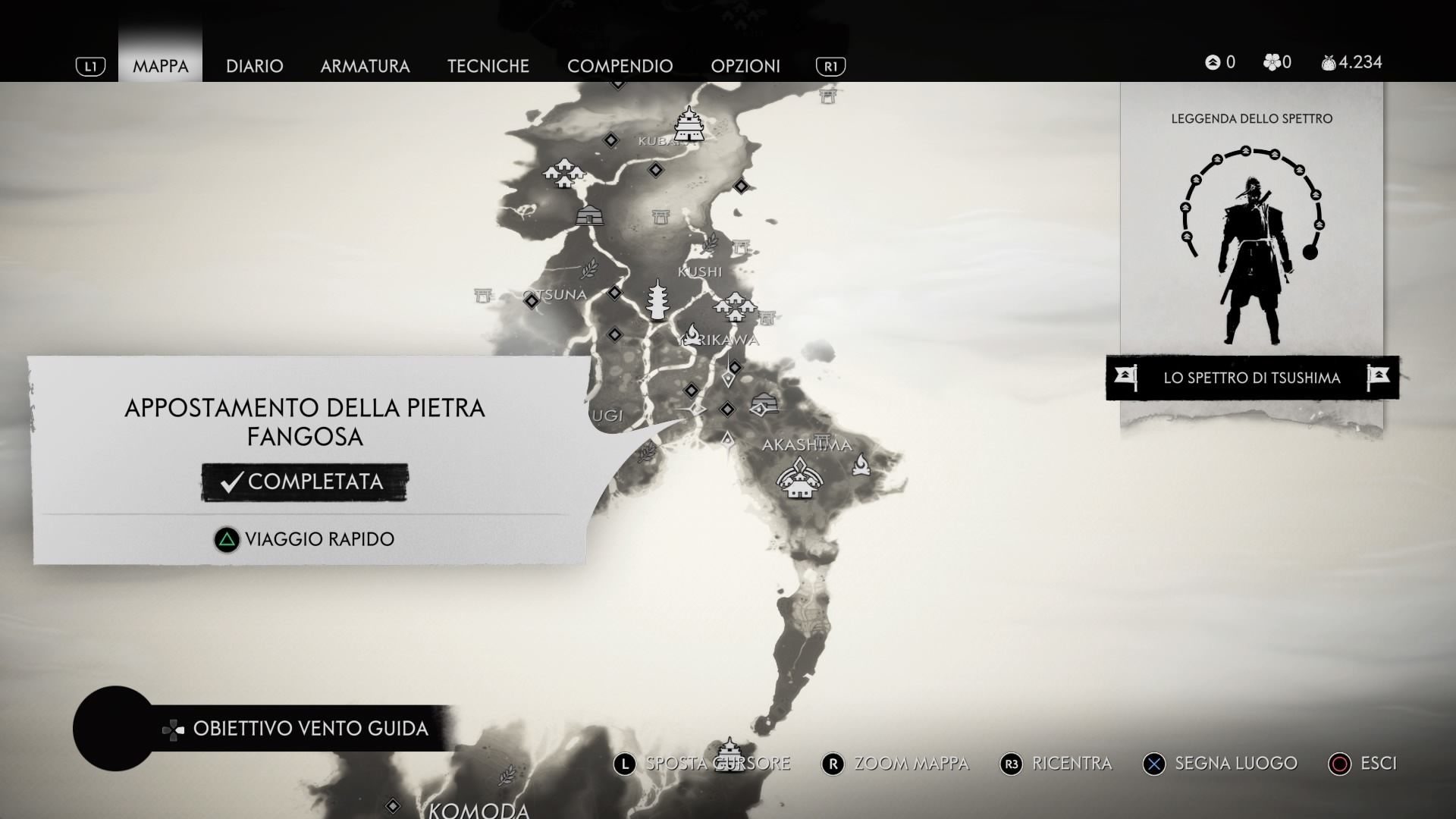Click the Ghost silhouette in the legend panel
The height and width of the screenshot is (819, 1456).
[x=1251, y=258]
